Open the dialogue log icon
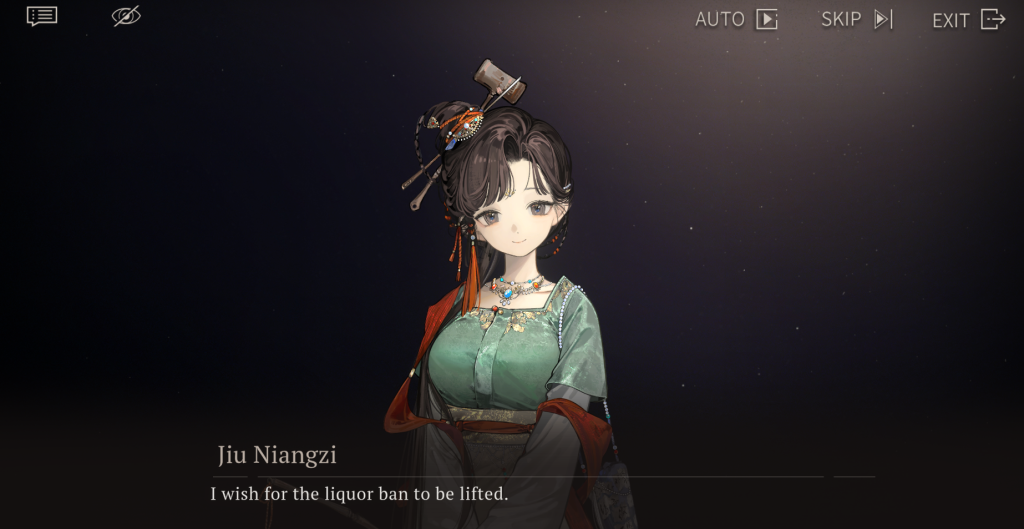The width and height of the screenshot is (1024, 529). pyautogui.click(x=42, y=17)
